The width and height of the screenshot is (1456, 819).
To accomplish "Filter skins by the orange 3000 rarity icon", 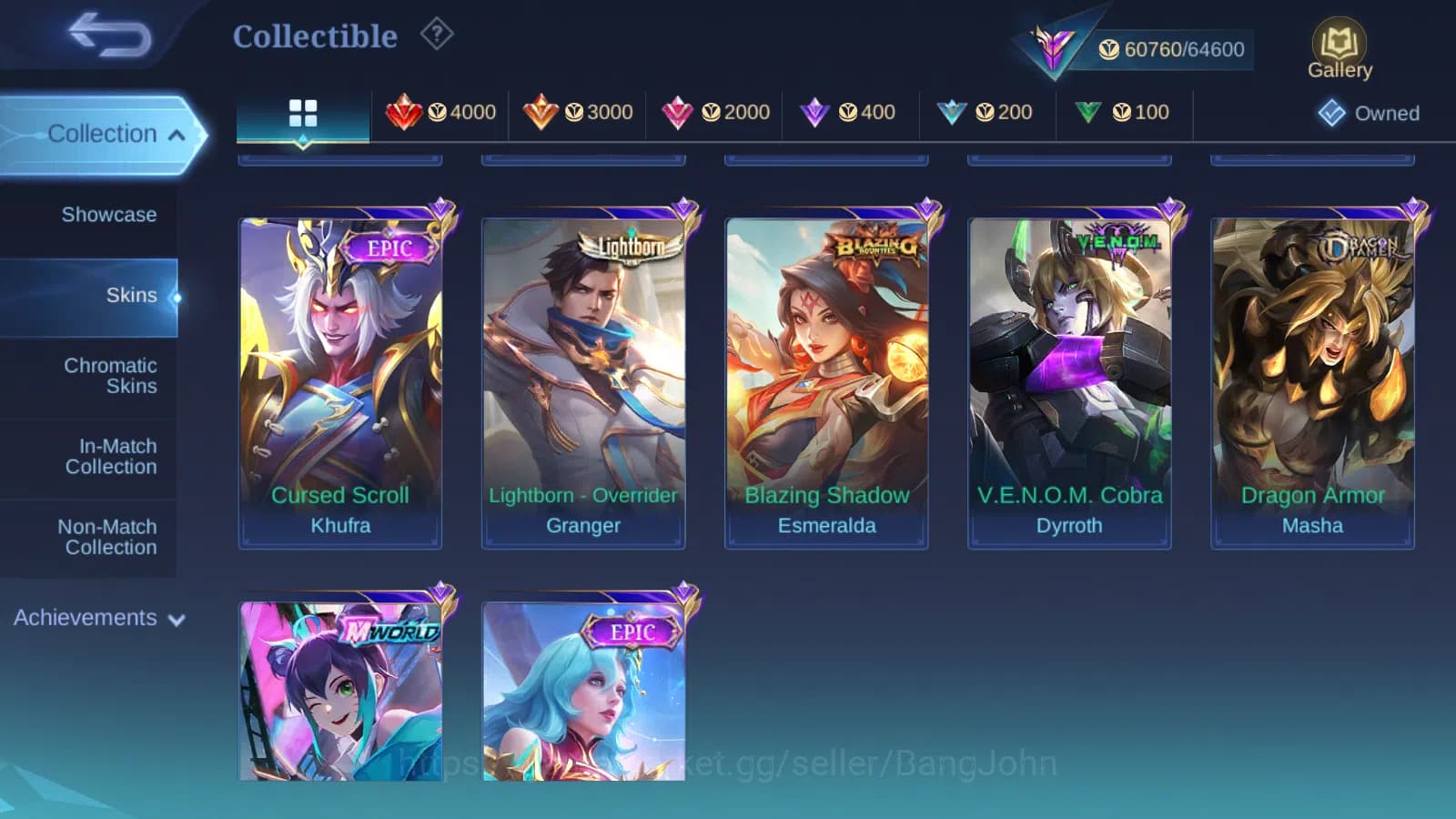I will [x=577, y=112].
